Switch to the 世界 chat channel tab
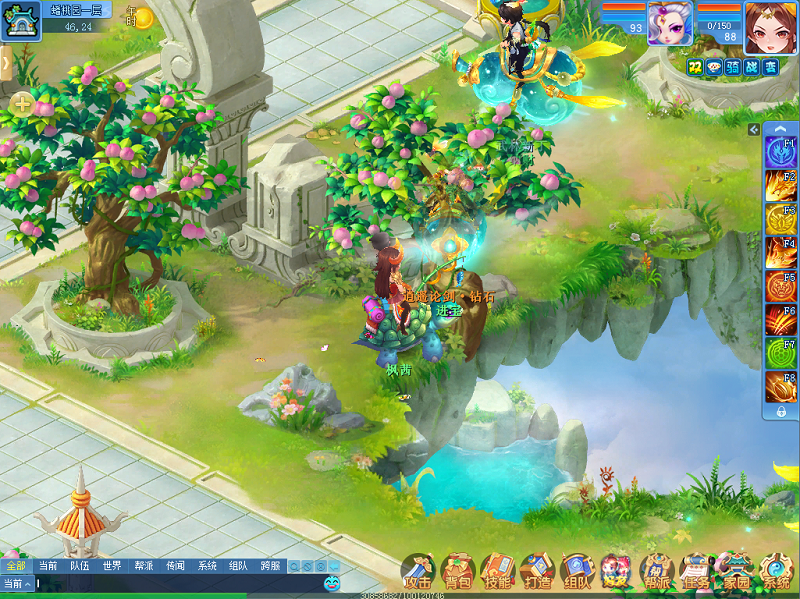The height and width of the screenshot is (599, 800). [111, 566]
